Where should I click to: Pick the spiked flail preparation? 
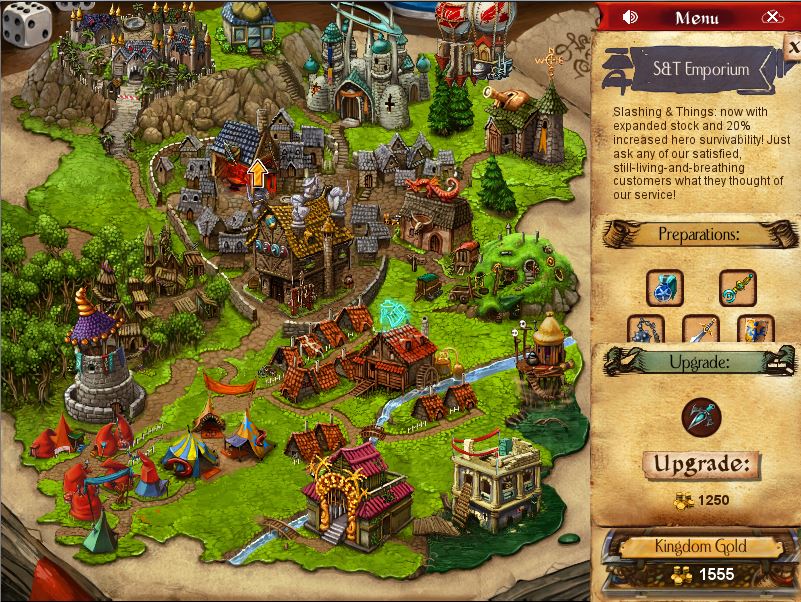tap(645, 330)
